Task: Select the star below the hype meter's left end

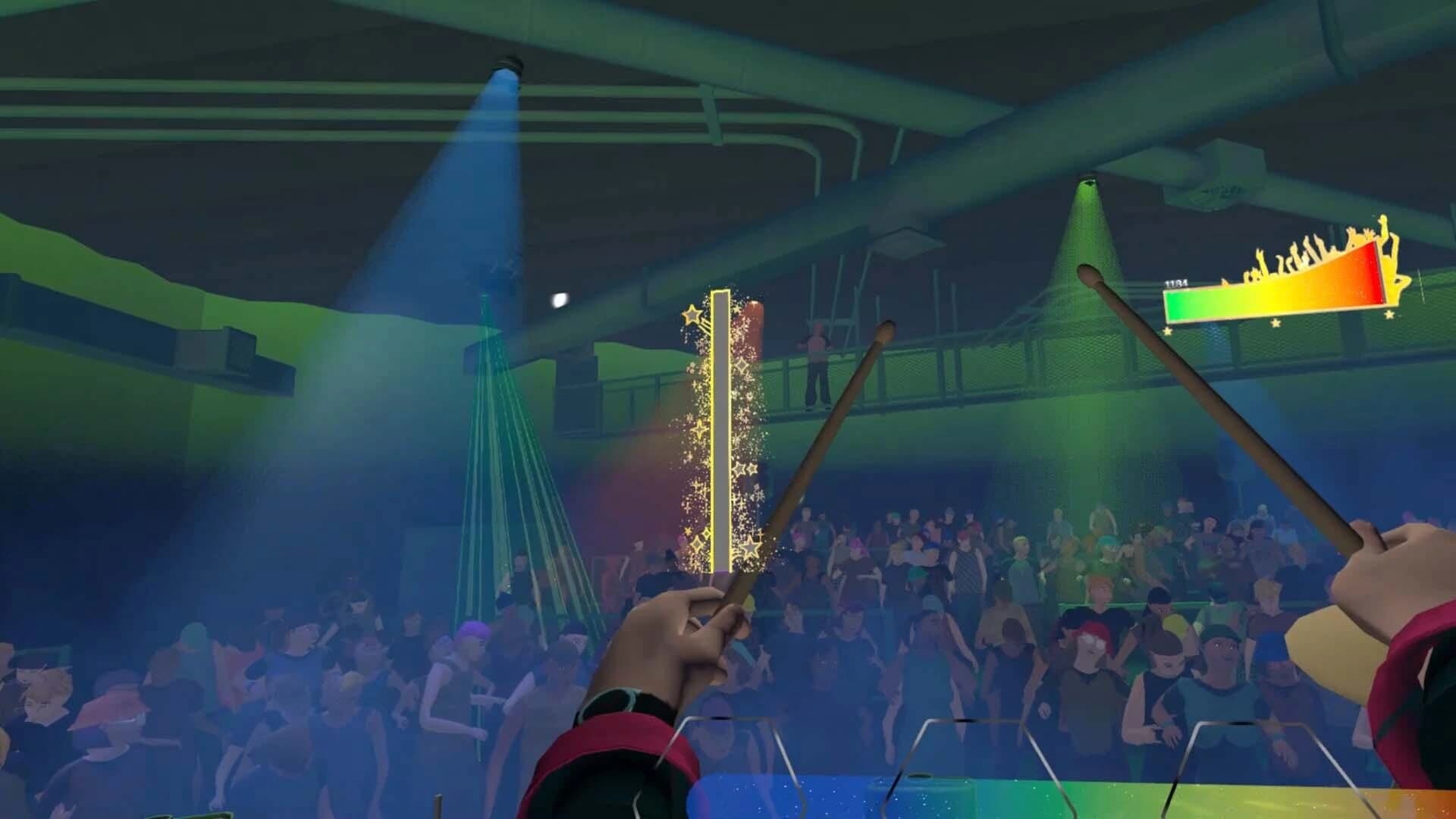Action: pos(1167,331)
